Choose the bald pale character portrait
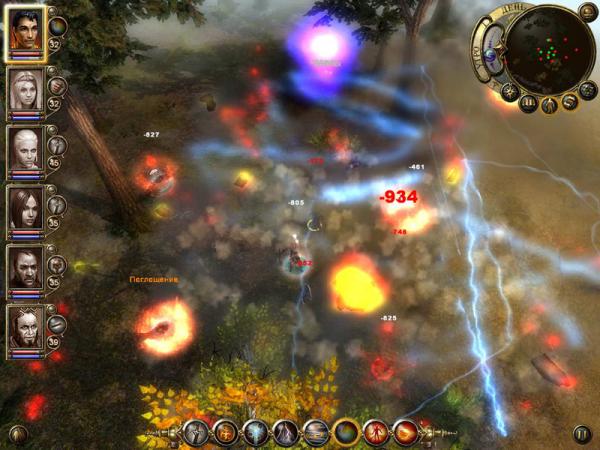This screenshot has width=600, height=450. coord(27,148)
